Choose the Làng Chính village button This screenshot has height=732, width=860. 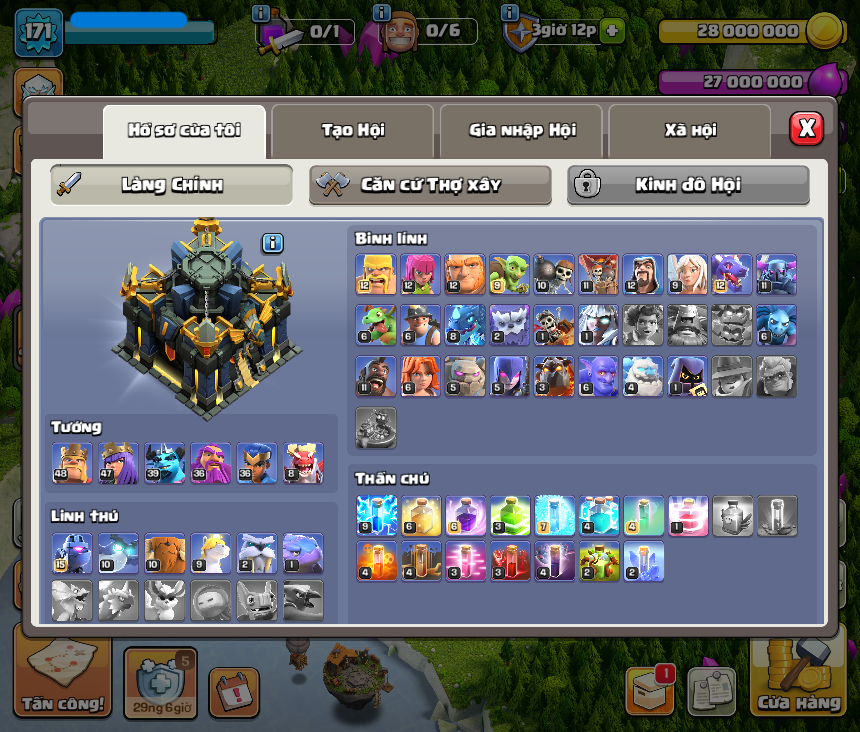pos(172,185)
